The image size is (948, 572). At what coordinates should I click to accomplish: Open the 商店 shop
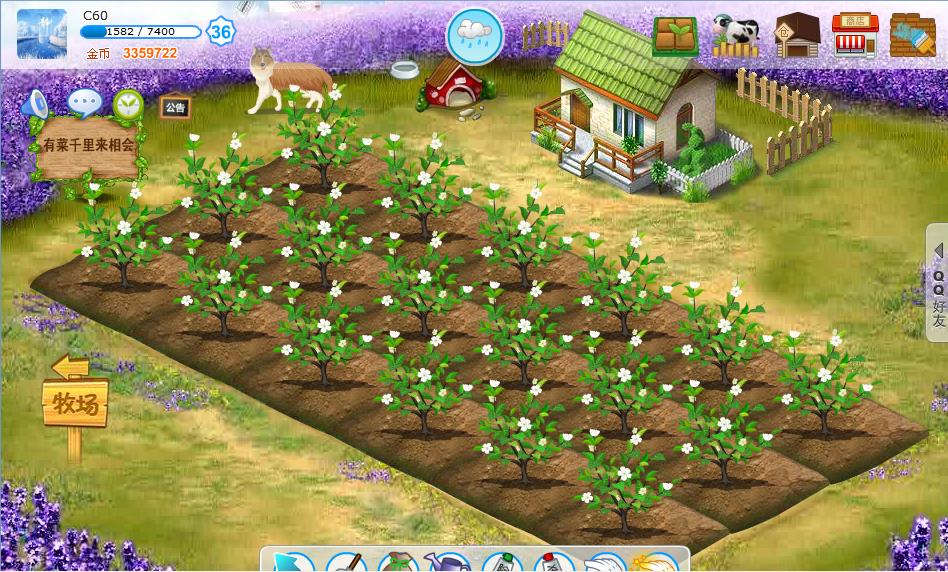(x=855, y=36)
